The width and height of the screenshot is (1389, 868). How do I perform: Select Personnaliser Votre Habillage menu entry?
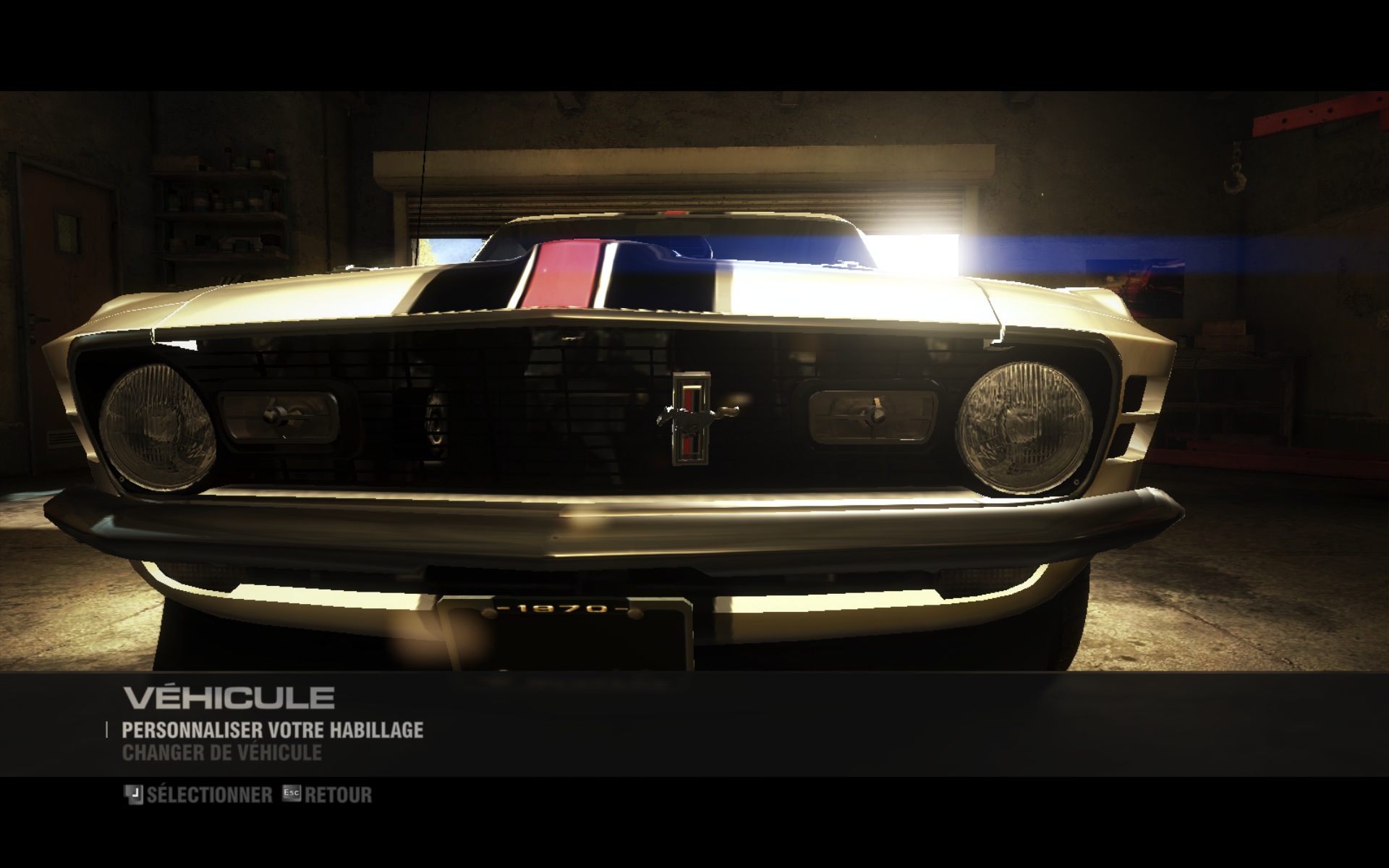pyautogui.click(x=272, y=730)
